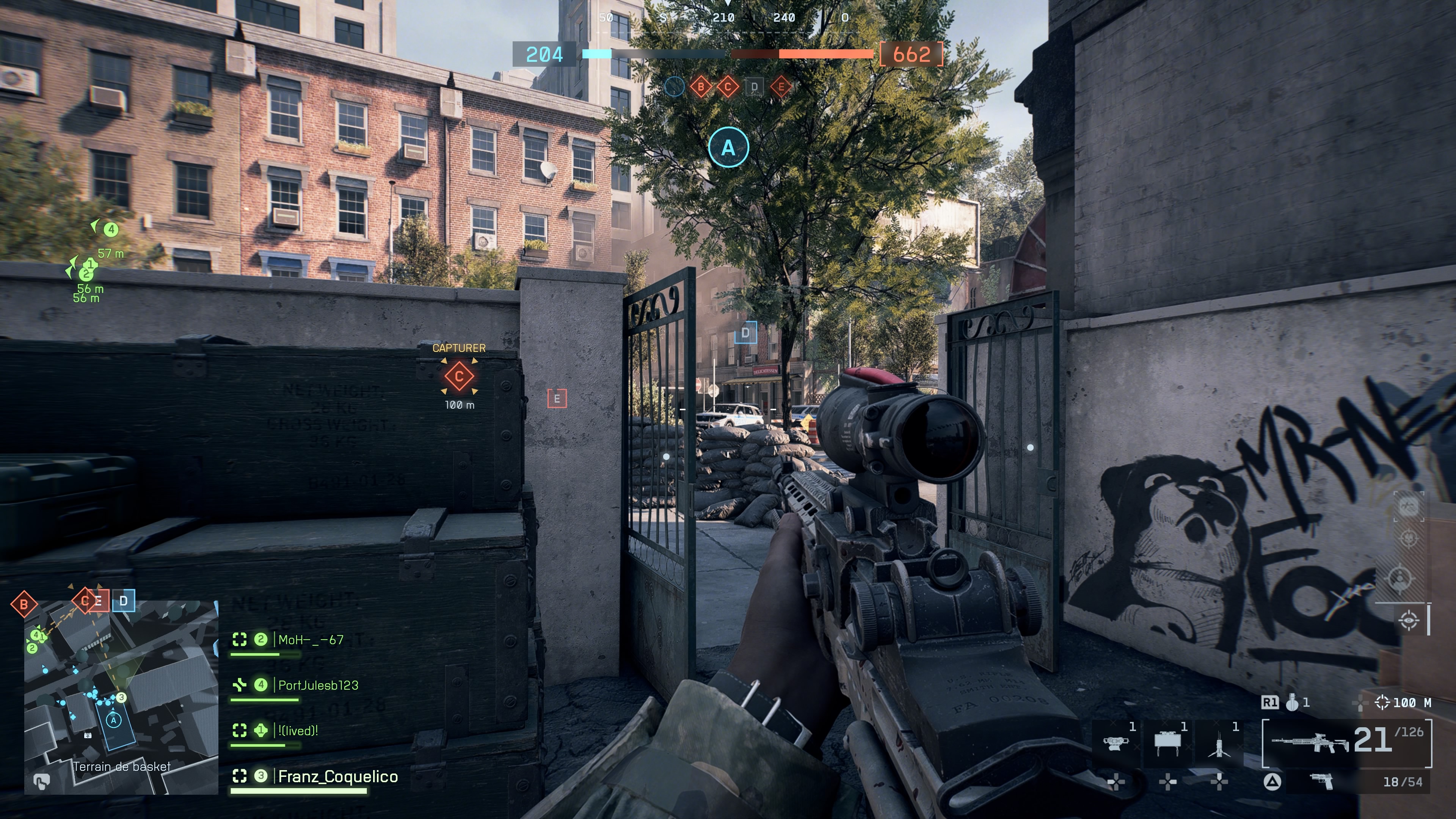
Task: Click the large circled A objective marker
Action: [728, 147]
